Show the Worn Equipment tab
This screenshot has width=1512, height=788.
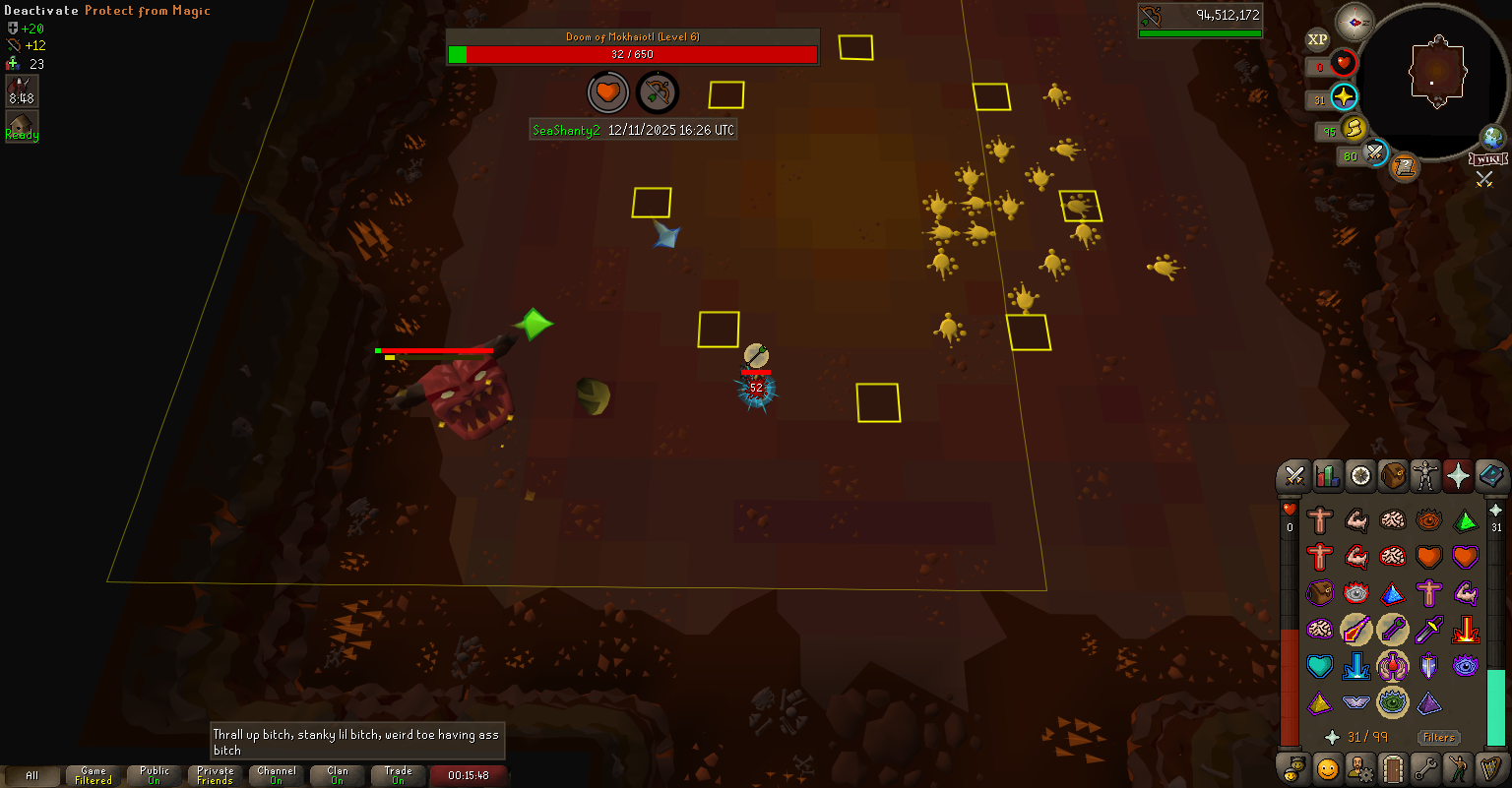click(x=1425, y=477)
